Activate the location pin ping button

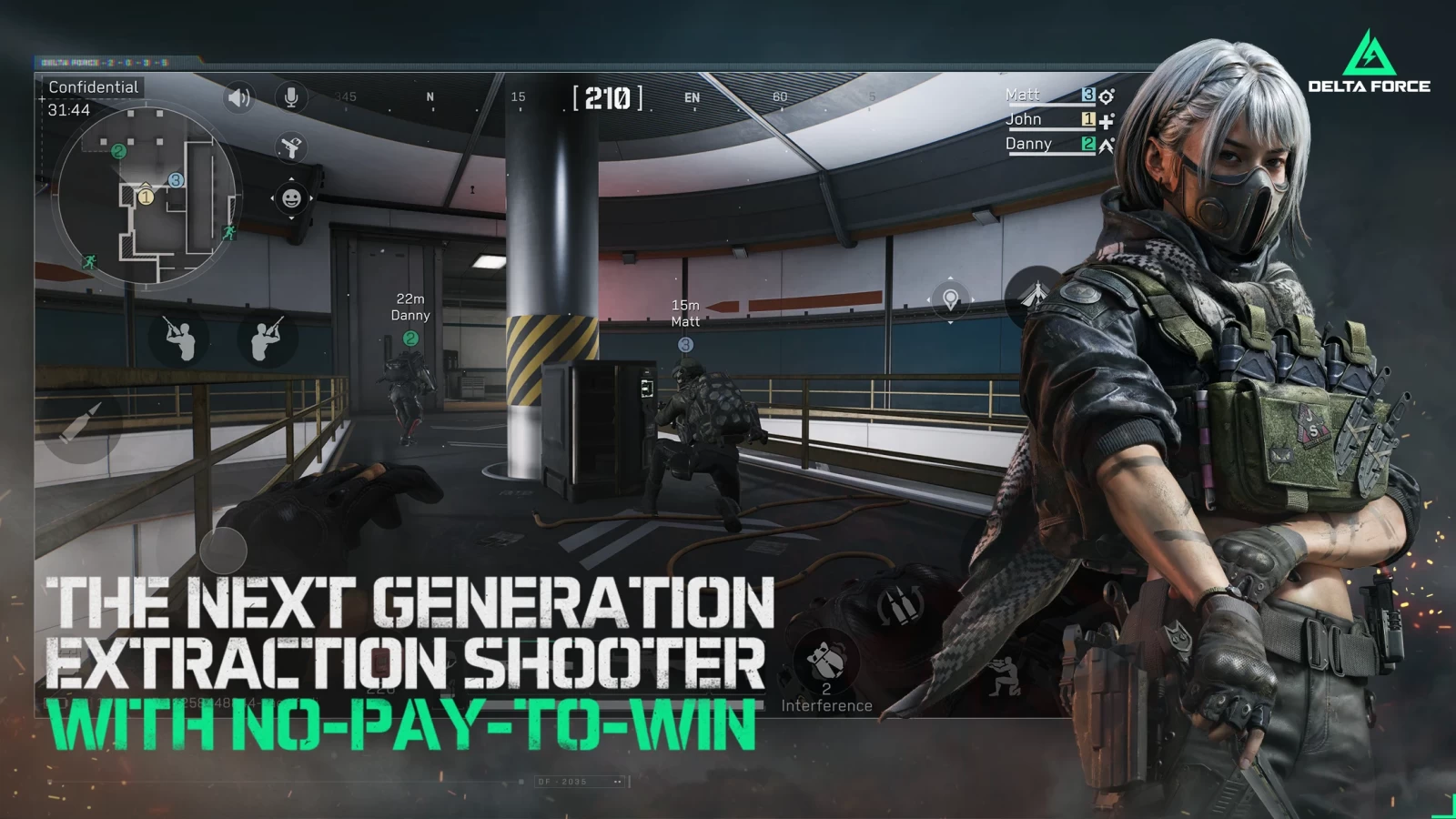pos(950,299)
